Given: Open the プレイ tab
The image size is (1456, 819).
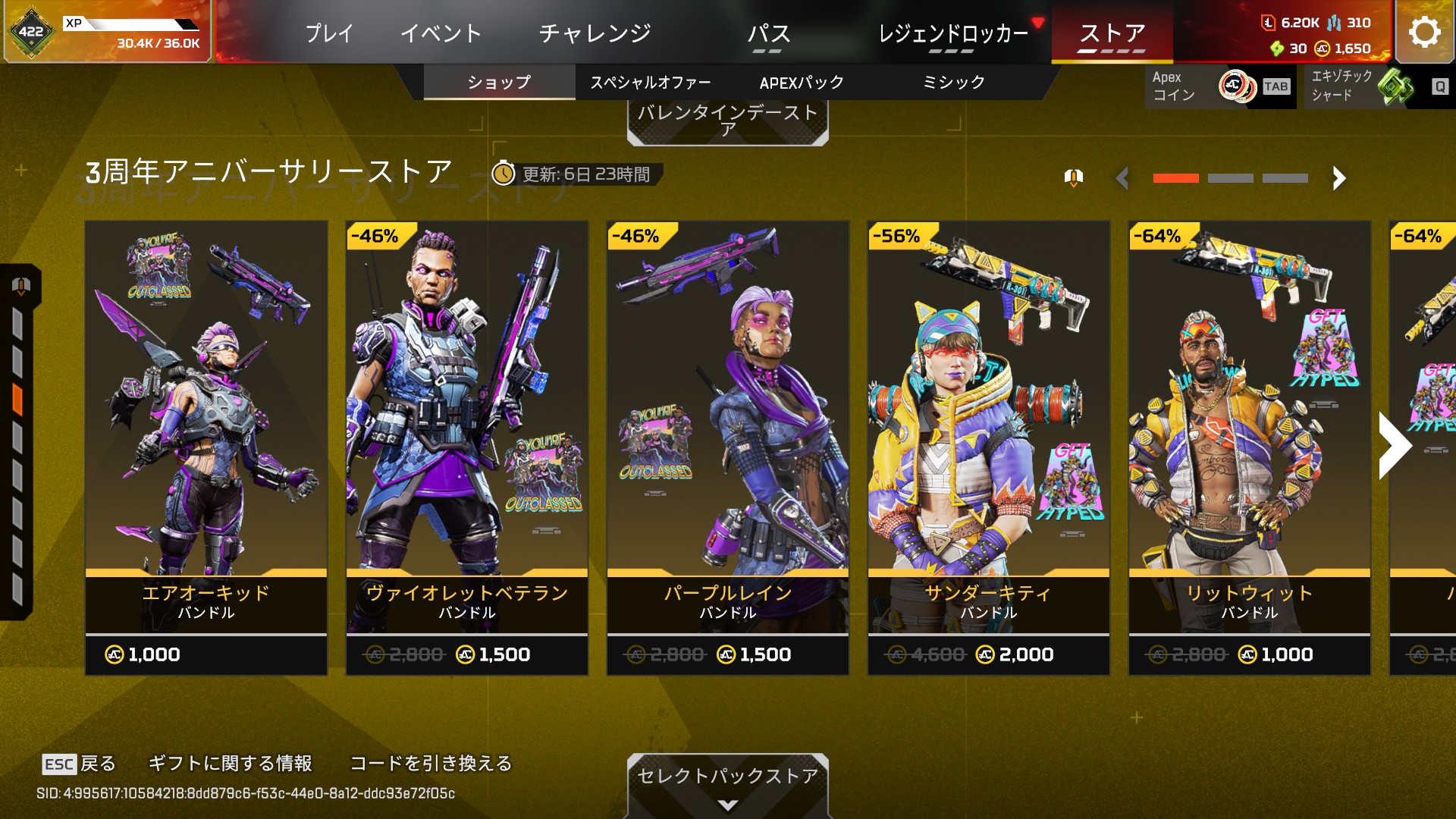Looking at the screenshot, I should click(x=329, y=33).
